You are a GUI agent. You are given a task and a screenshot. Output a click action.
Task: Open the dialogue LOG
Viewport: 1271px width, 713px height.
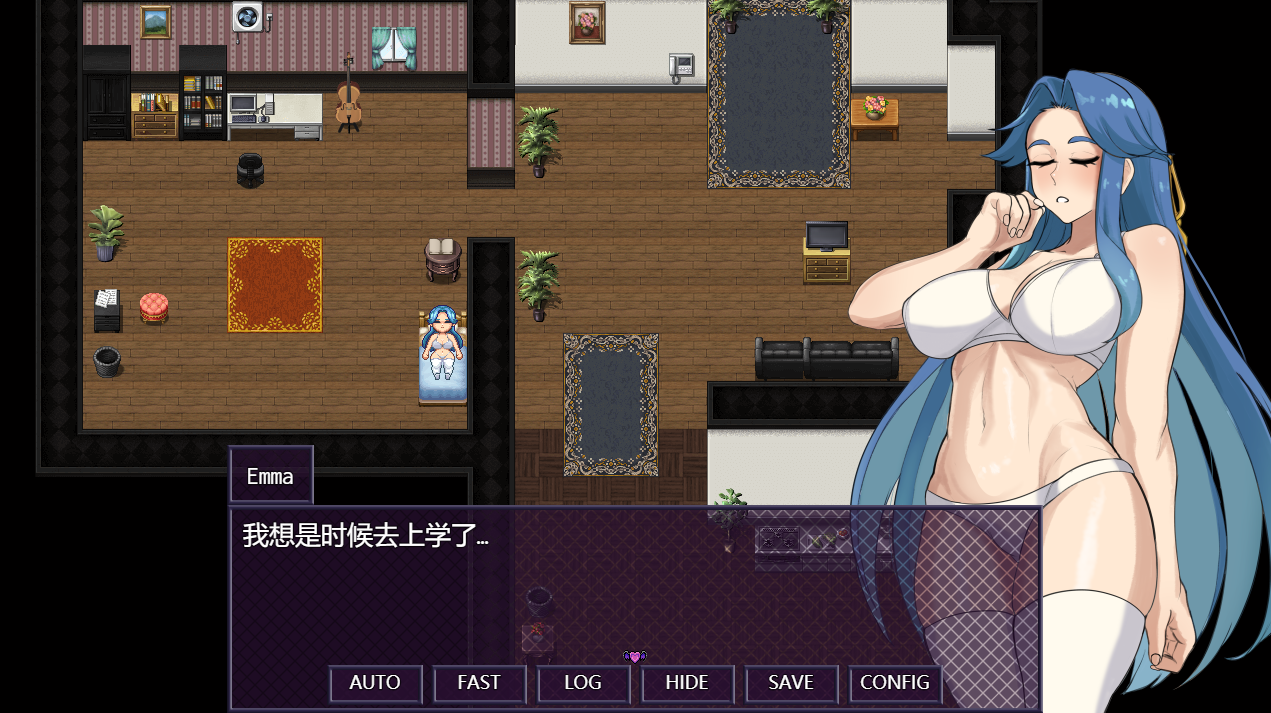583,683
